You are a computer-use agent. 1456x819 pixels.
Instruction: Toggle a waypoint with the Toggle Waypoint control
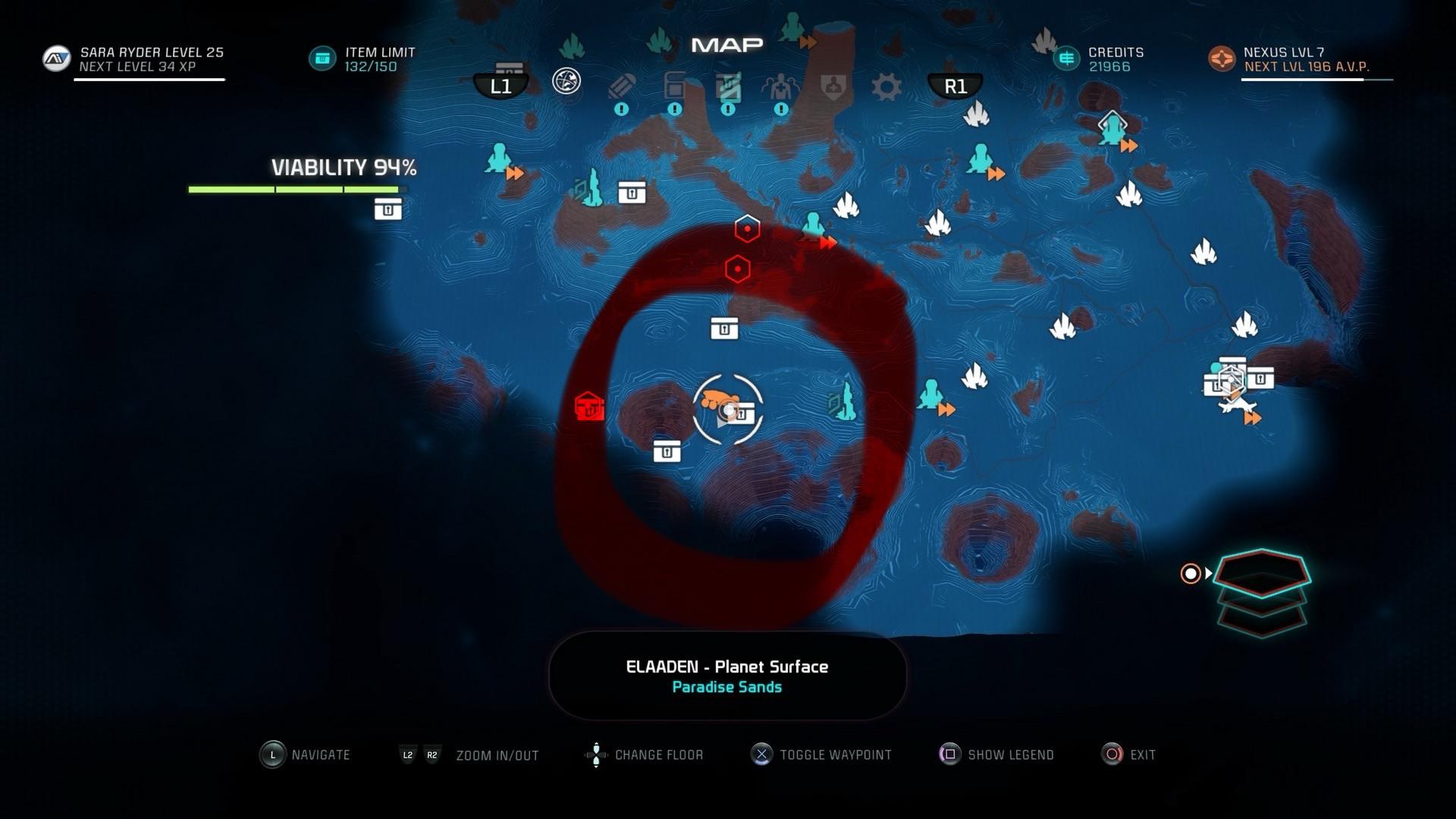(x=761, y=754)
